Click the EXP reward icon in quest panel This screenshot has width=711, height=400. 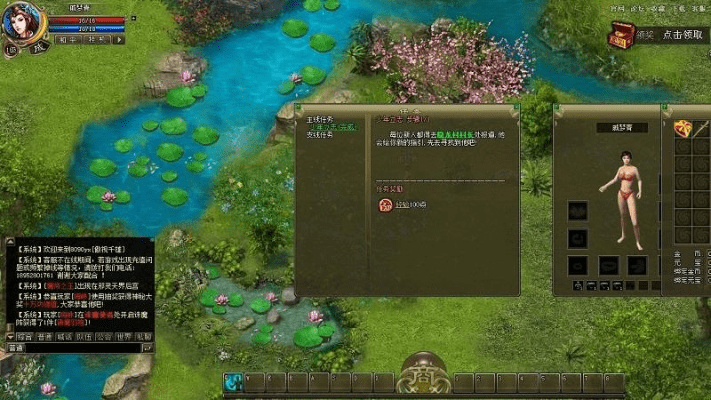385,205
